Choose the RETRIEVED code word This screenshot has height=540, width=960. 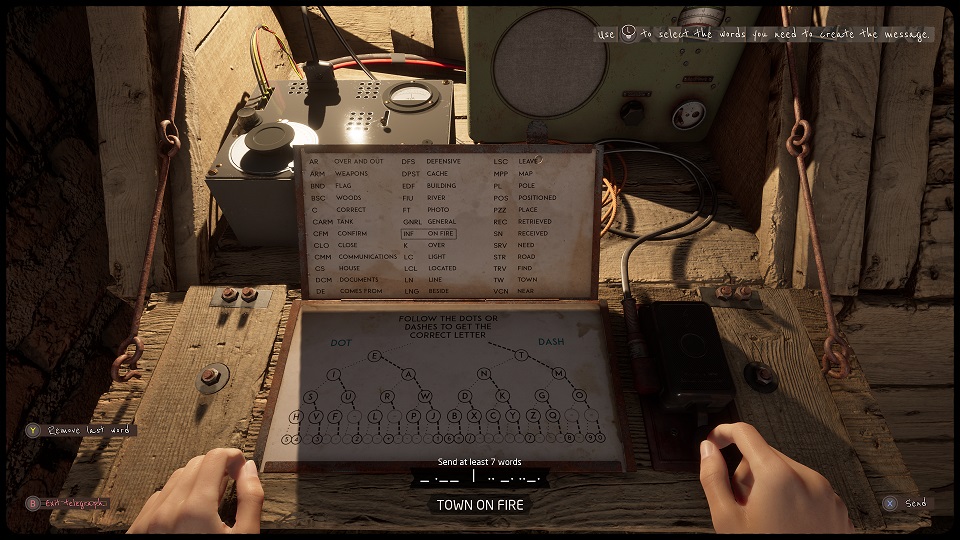[535, 221]
